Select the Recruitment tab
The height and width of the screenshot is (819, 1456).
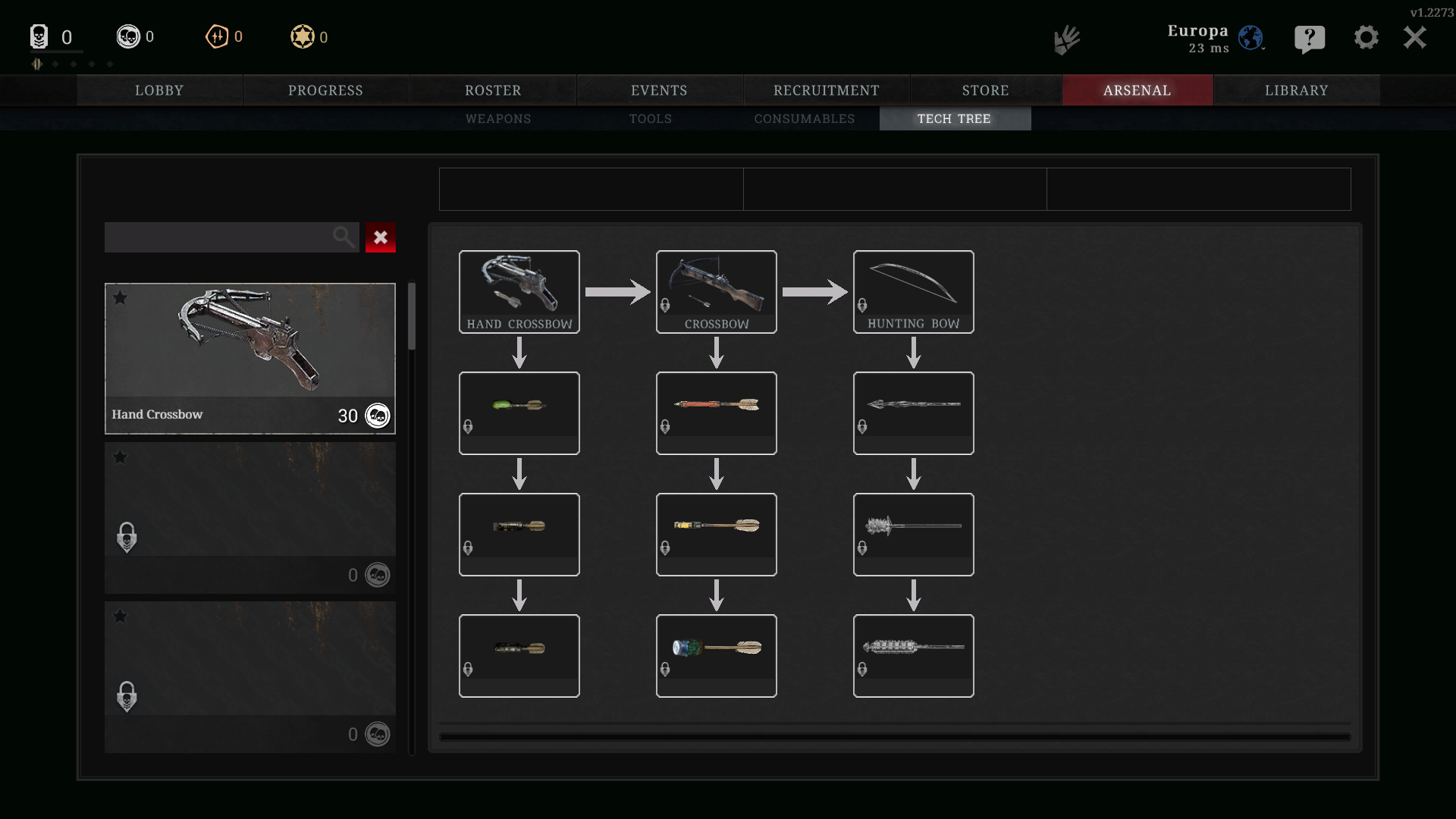(x=826, y=90)
